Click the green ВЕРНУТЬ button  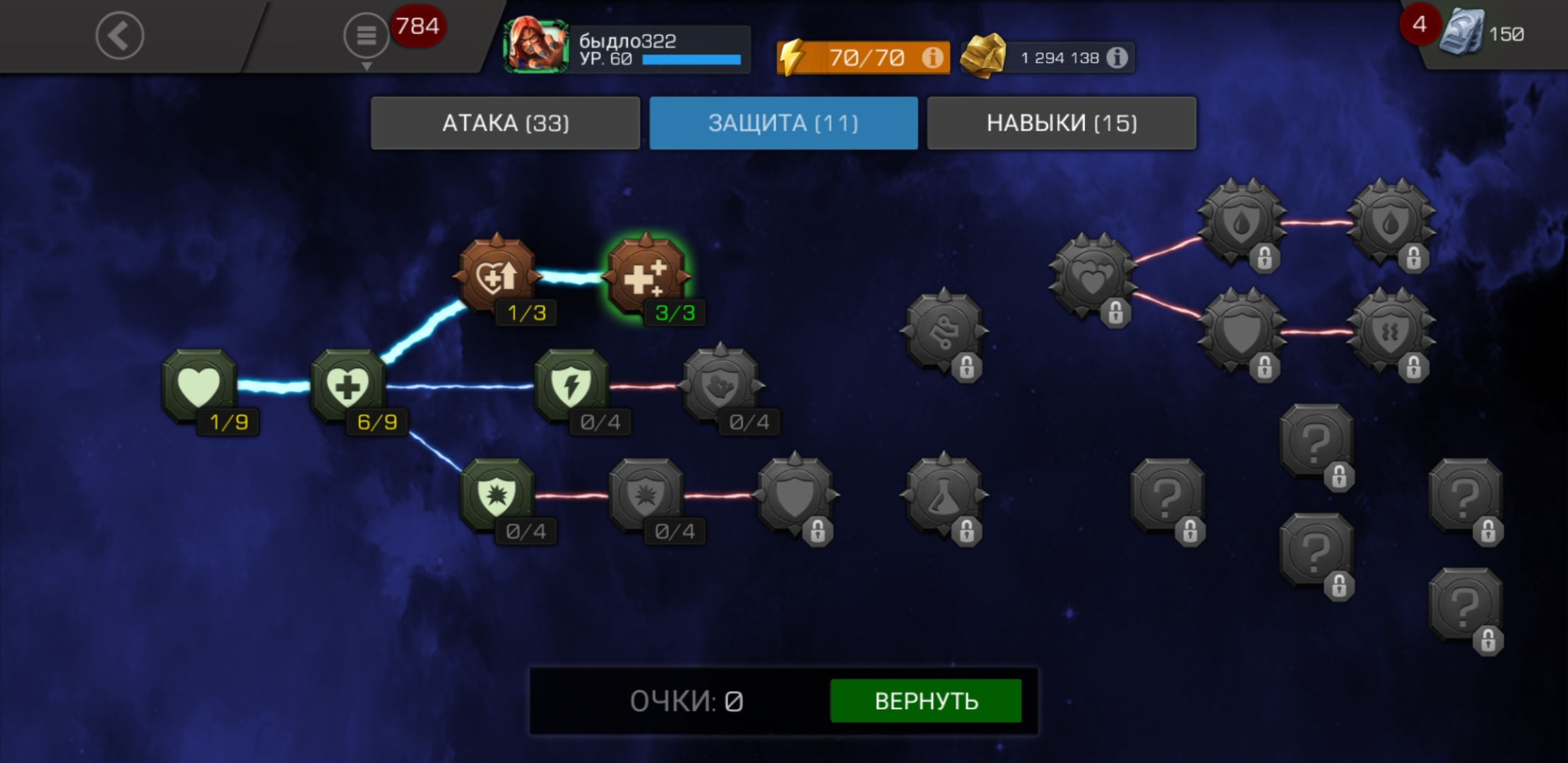point(925,700)
